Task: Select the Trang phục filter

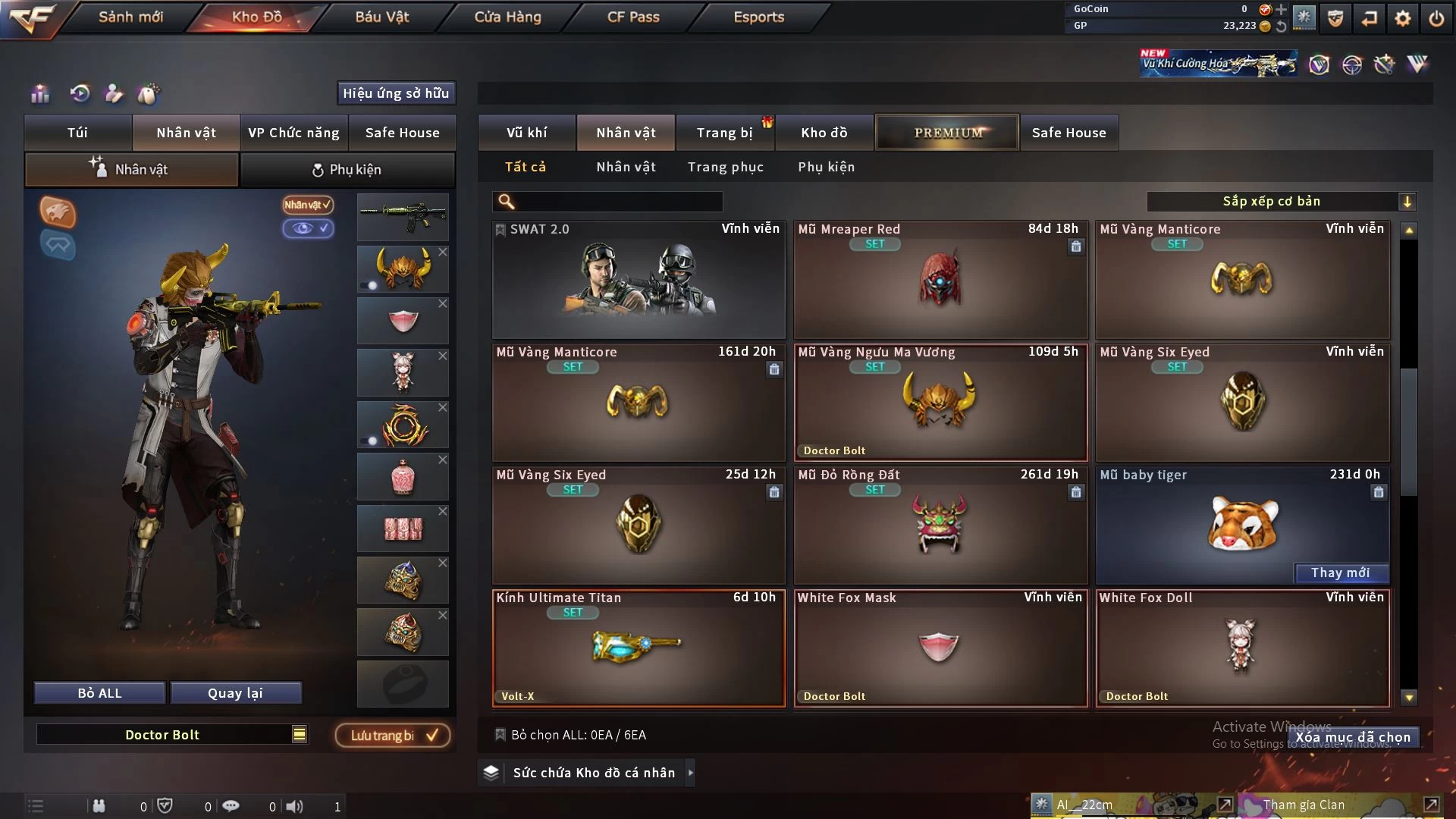Action: tap(725, 167)
